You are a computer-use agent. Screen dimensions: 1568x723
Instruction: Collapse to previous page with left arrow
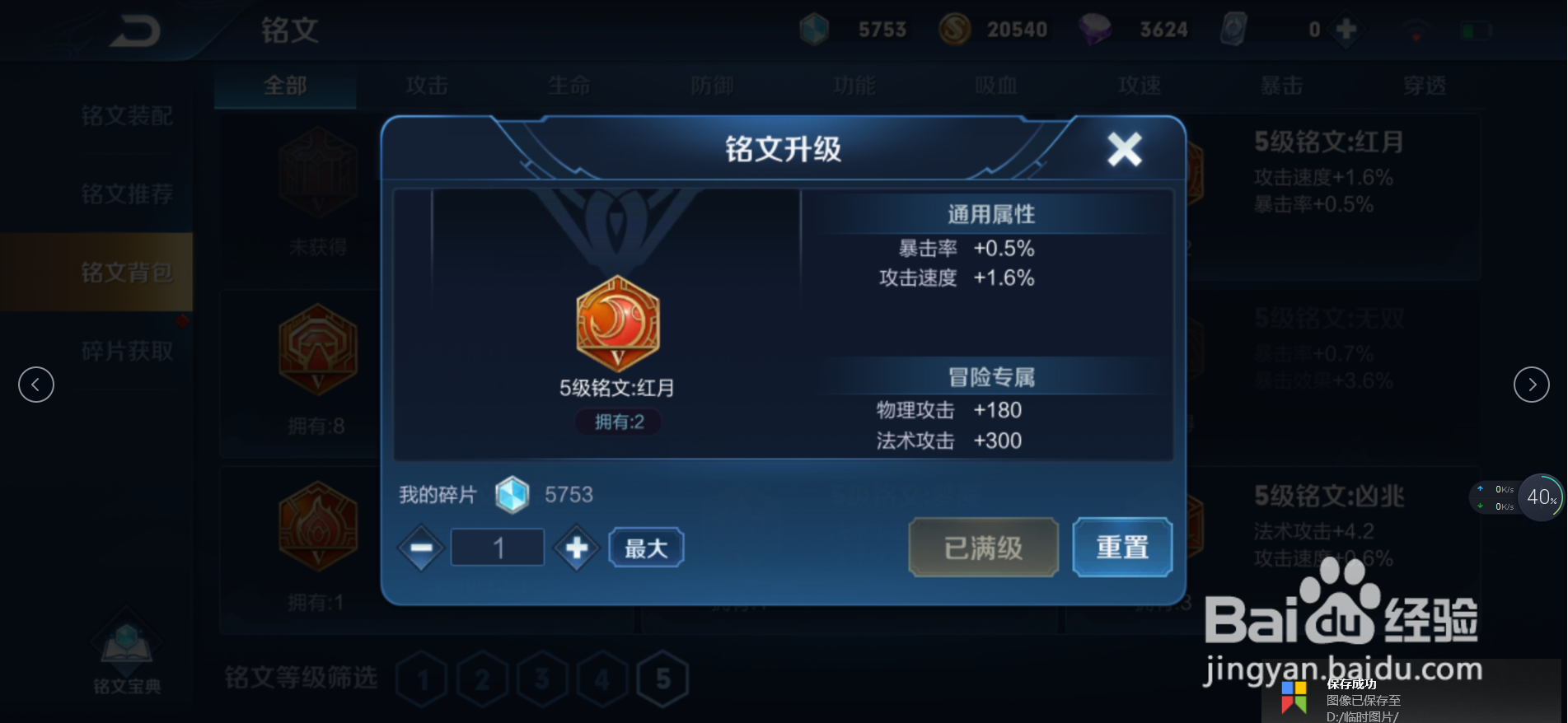[35, 384]
